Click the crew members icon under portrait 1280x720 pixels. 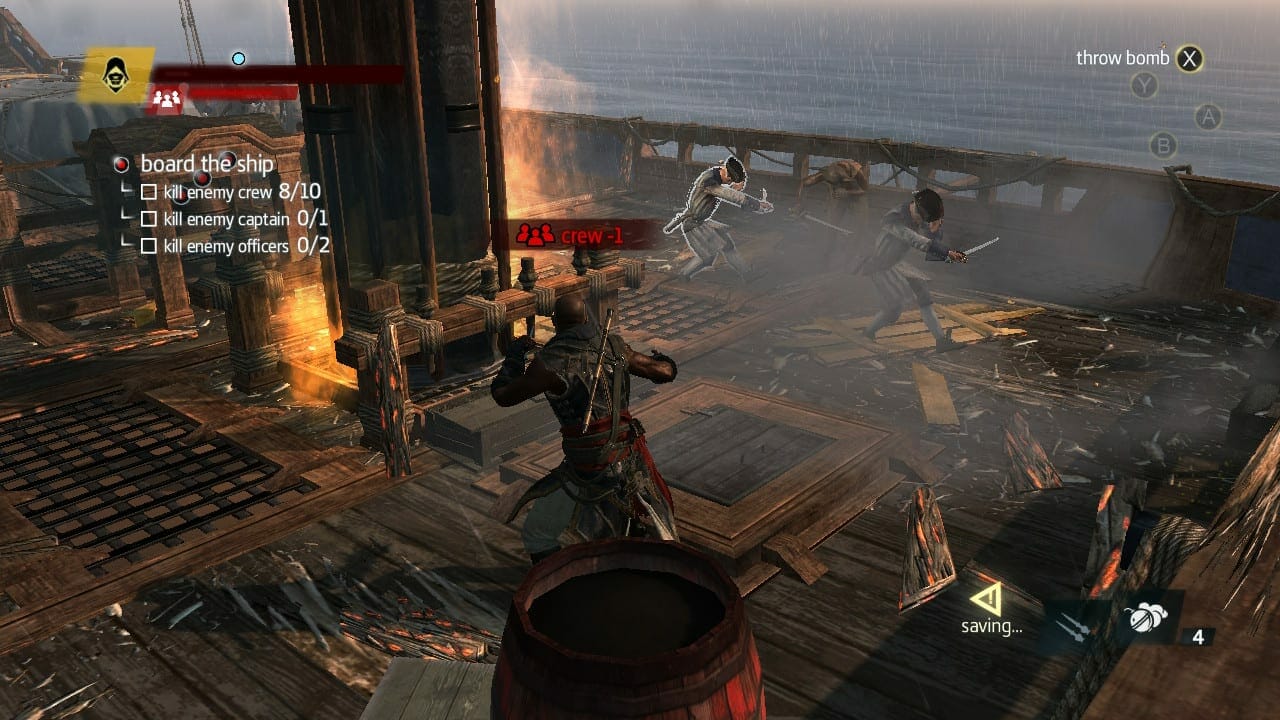click(x=167, y=98)
